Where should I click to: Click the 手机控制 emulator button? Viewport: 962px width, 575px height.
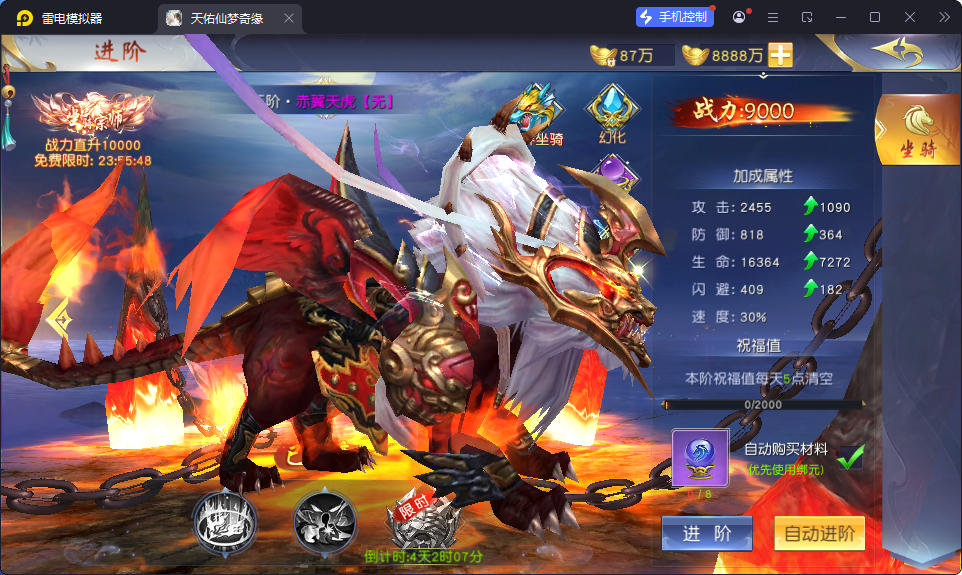(x=674, y=17)
